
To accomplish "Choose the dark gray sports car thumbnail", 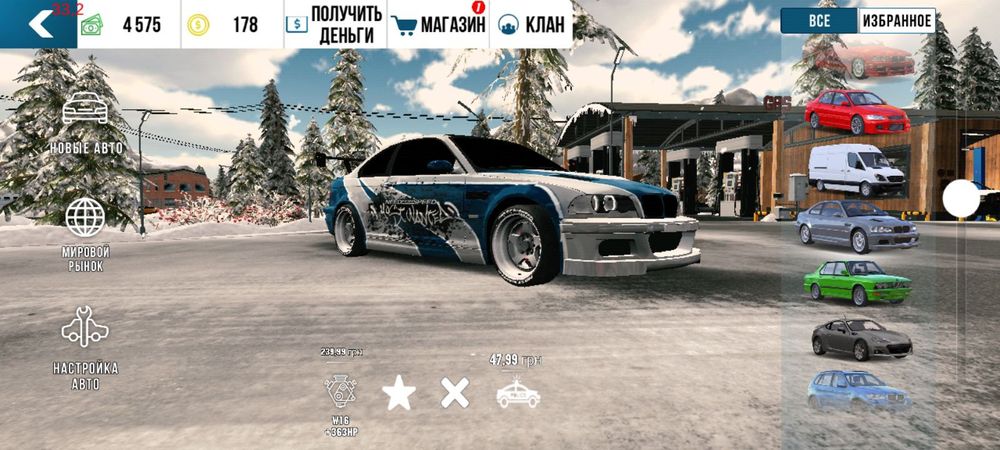I will 860,338.
